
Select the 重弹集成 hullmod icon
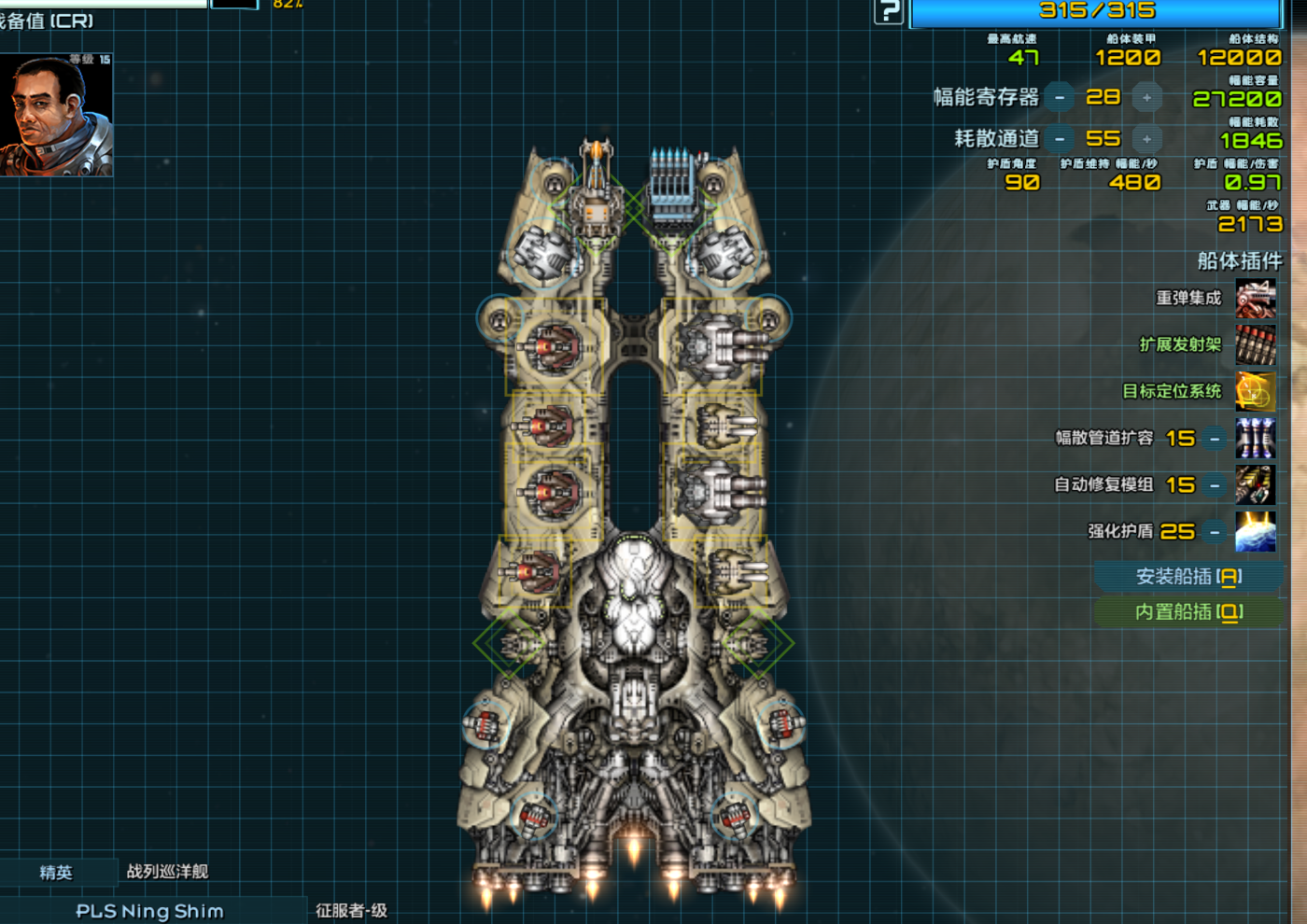(1256, 299)
